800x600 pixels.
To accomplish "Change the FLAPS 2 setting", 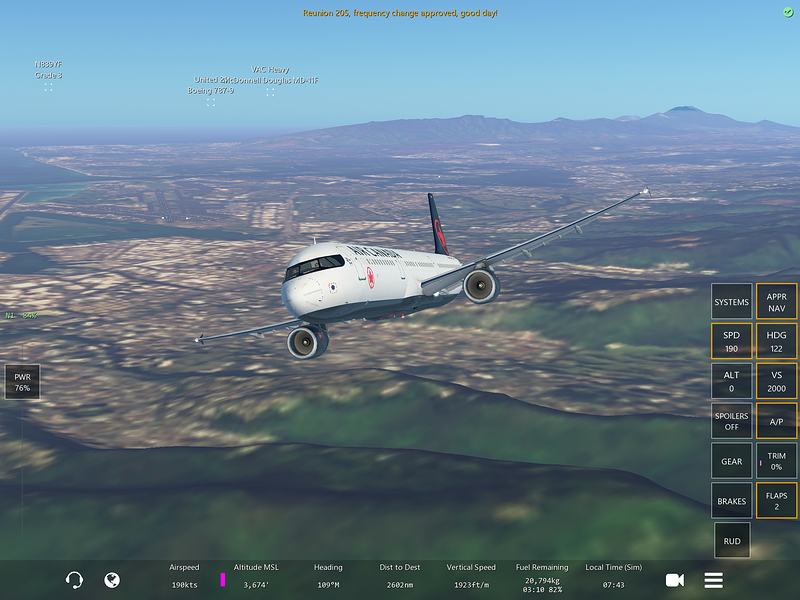I will [776, 501].
